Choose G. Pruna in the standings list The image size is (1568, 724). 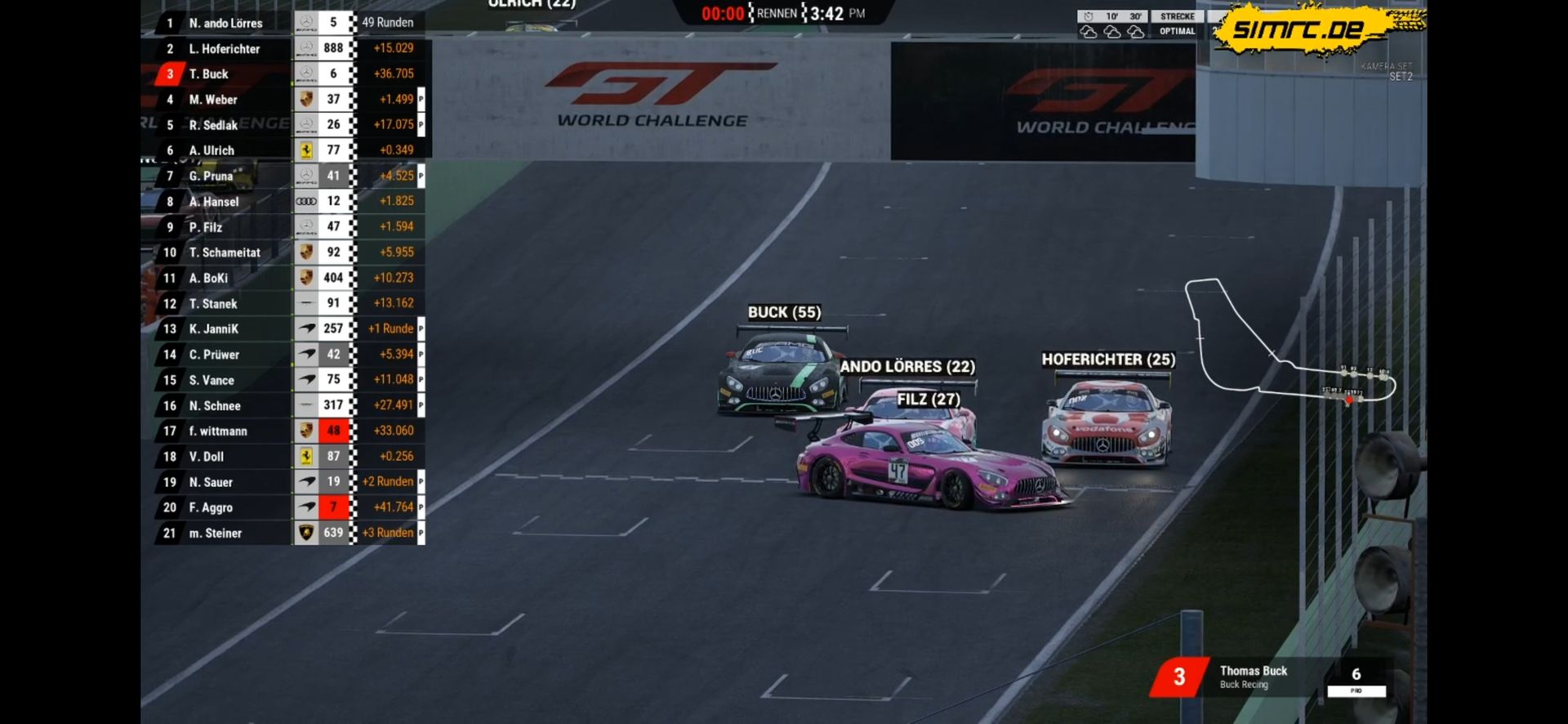click(x=211, y=176)
